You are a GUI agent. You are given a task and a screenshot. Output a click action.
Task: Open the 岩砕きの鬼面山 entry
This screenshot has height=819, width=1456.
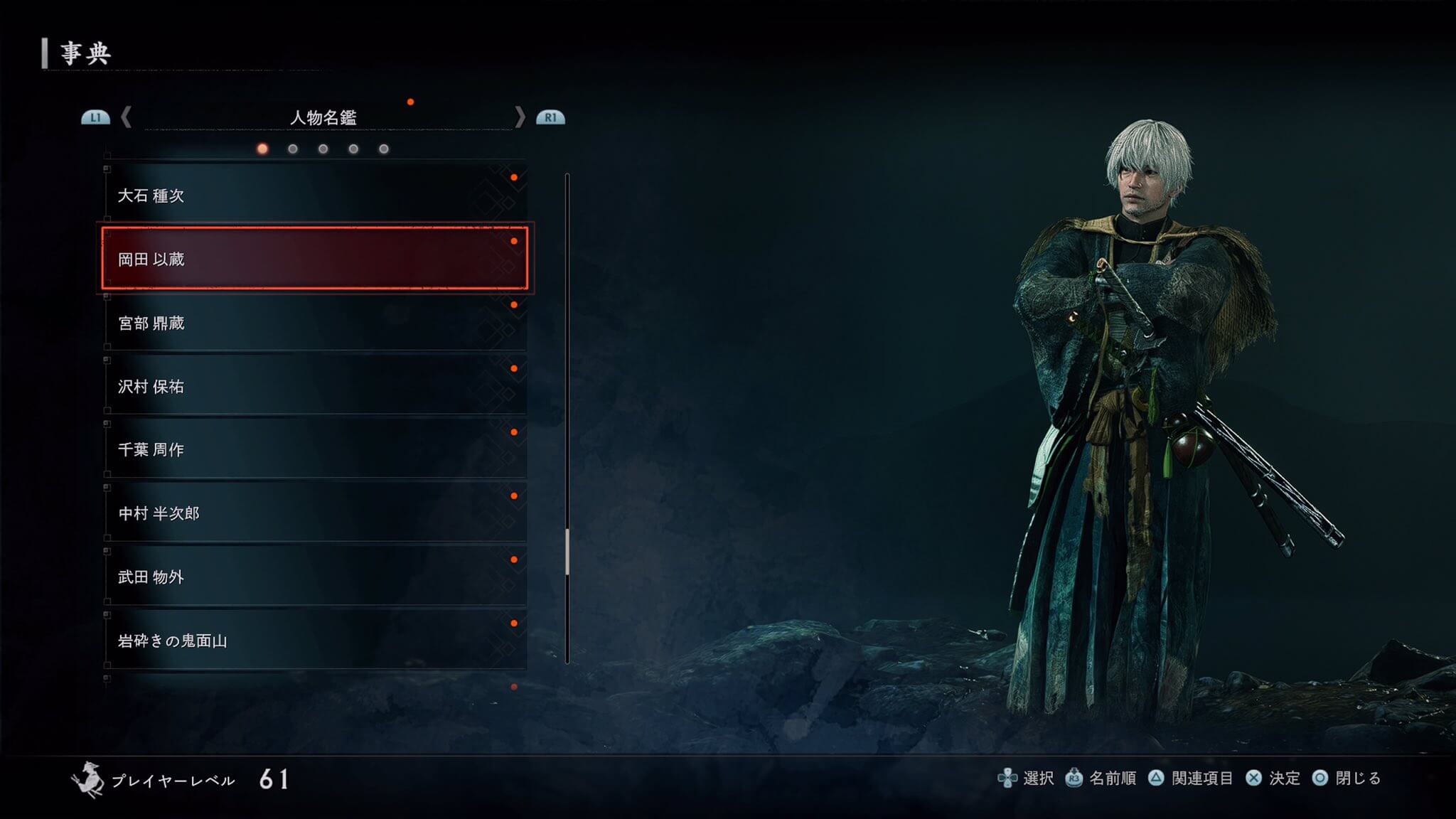coord(314,641)
